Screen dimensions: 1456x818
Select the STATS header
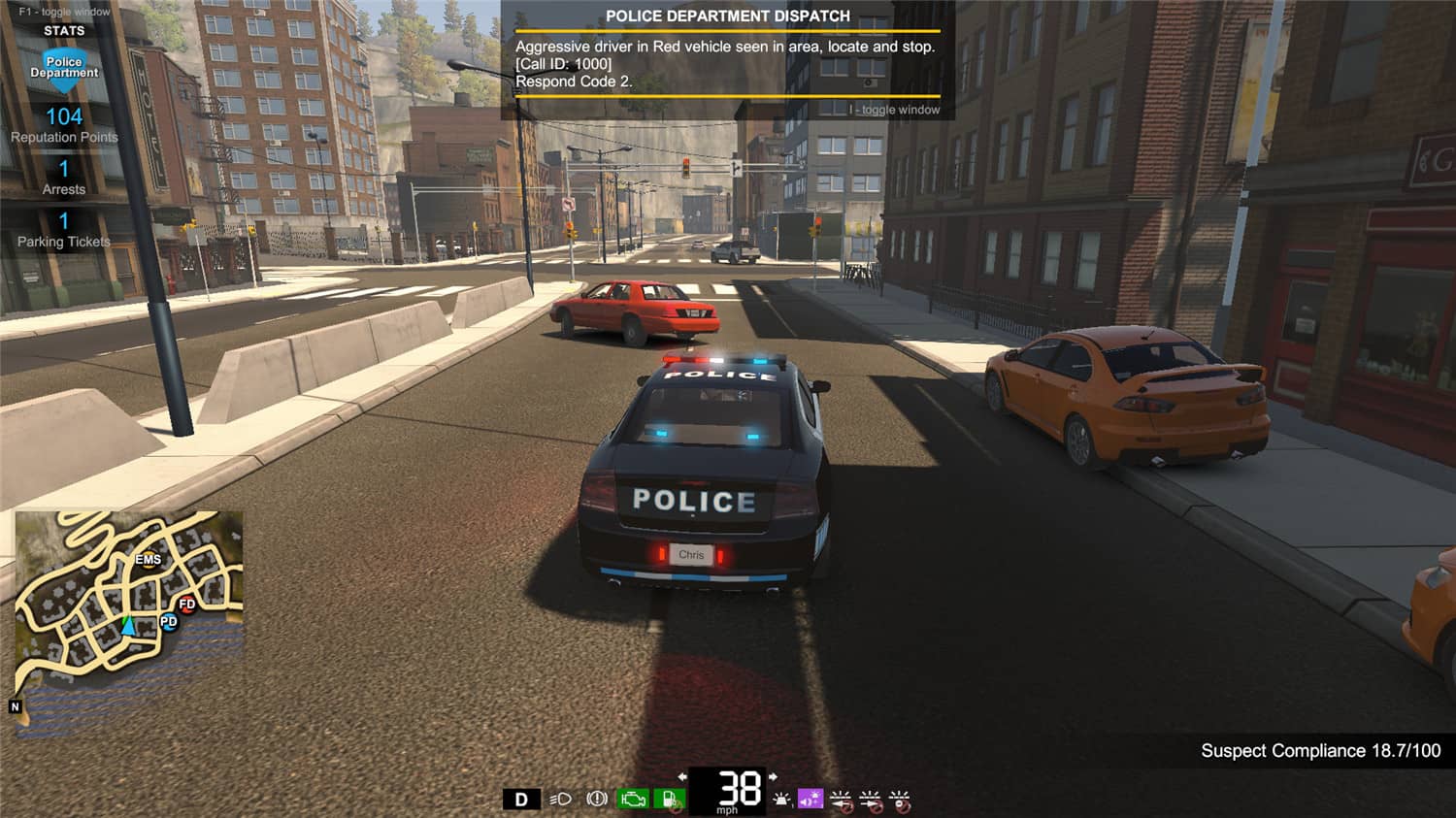(x=64, y=30)
